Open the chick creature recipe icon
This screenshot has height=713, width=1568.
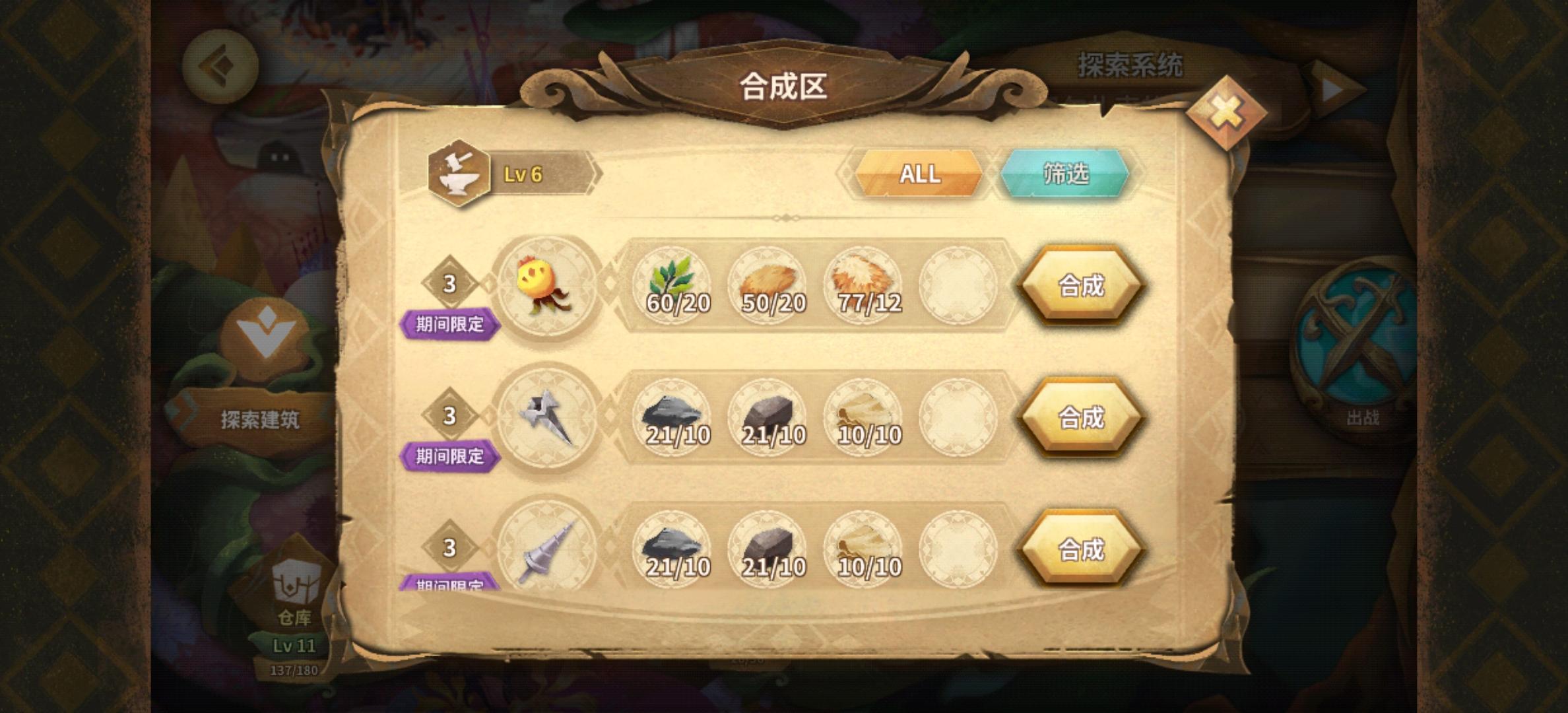tap(550, 284)
